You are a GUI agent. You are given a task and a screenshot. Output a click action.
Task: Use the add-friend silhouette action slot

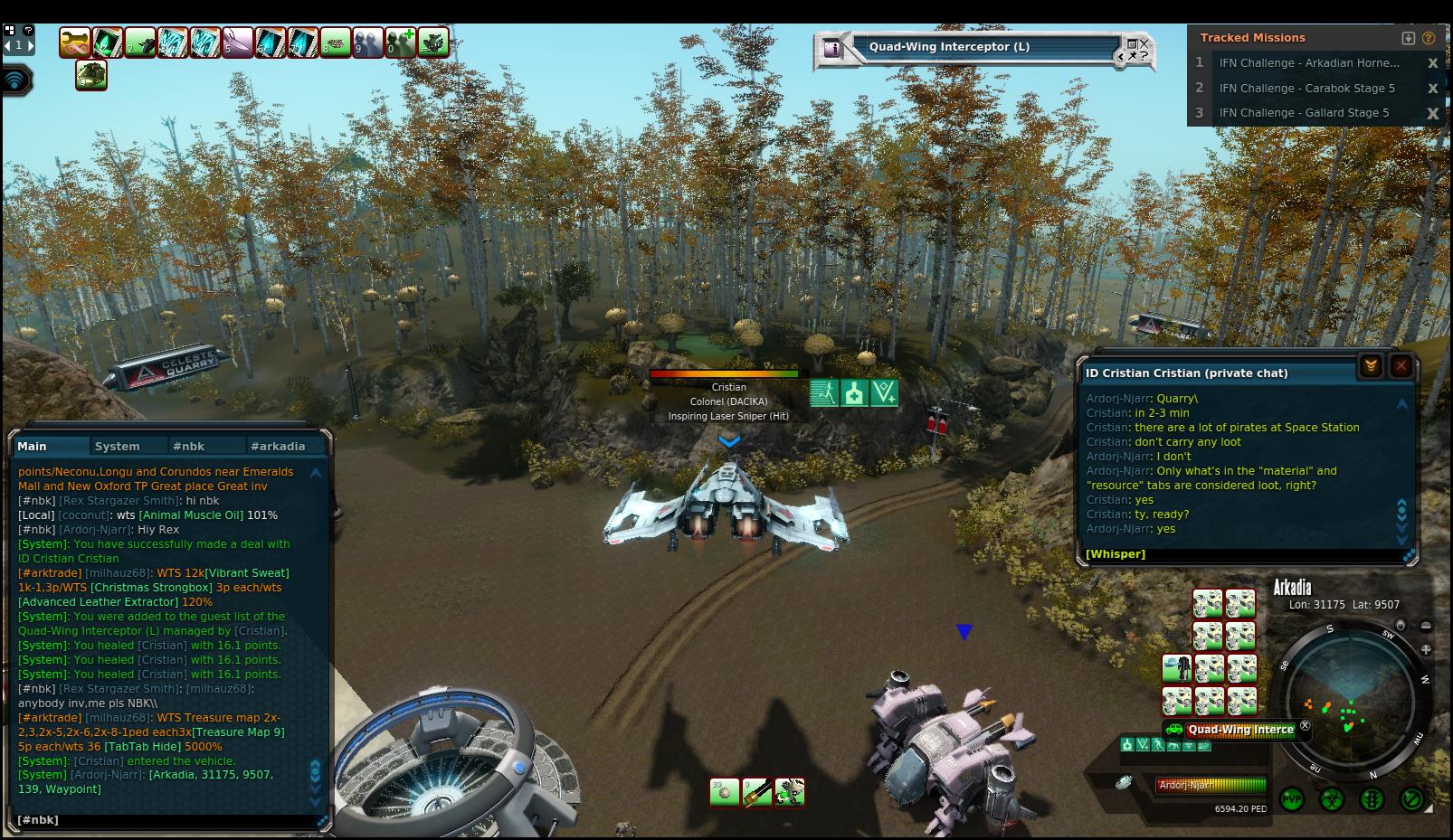[x=401, y=42]
